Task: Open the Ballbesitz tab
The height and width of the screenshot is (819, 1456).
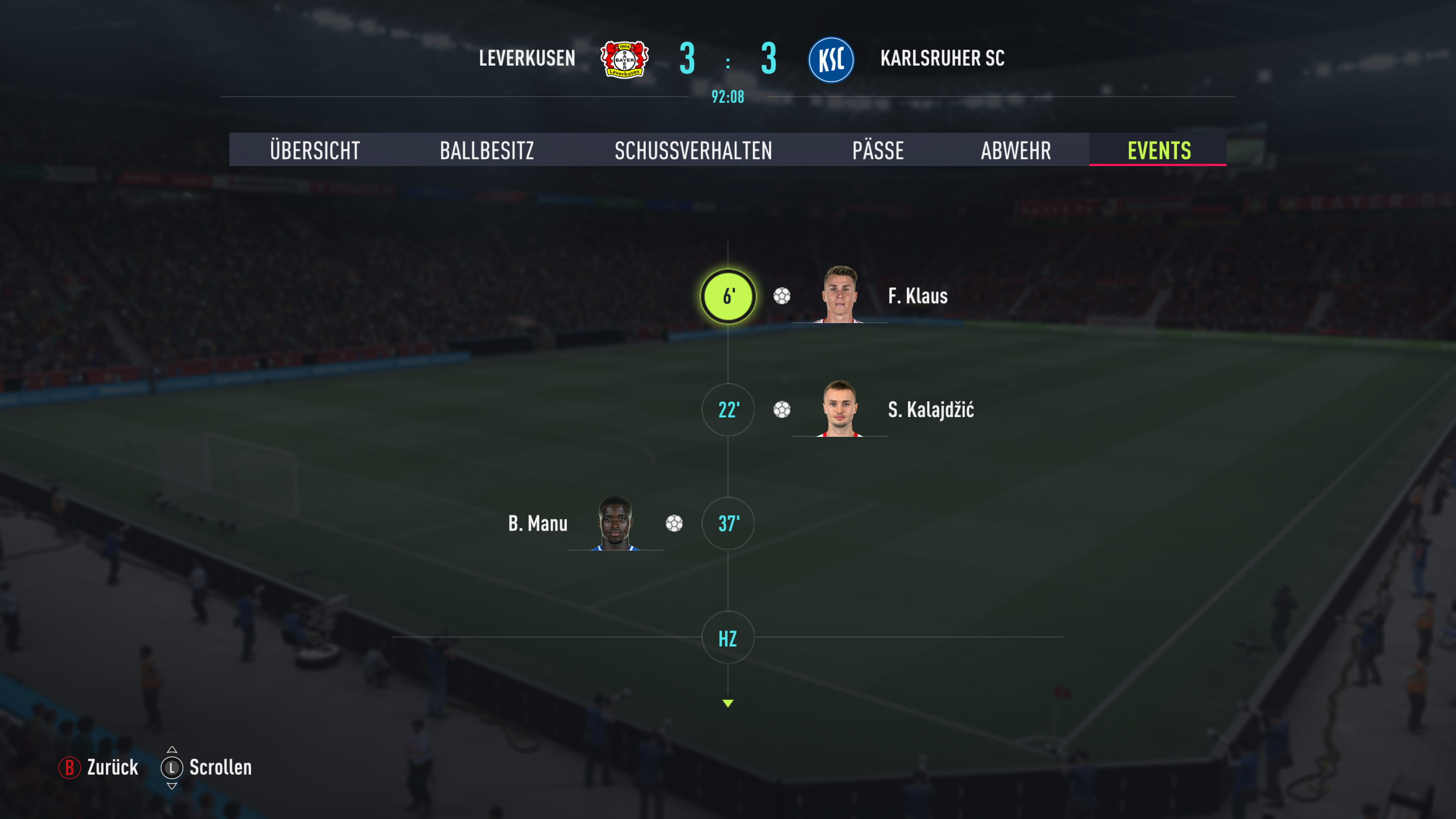Action: click(x=486, y=151)
